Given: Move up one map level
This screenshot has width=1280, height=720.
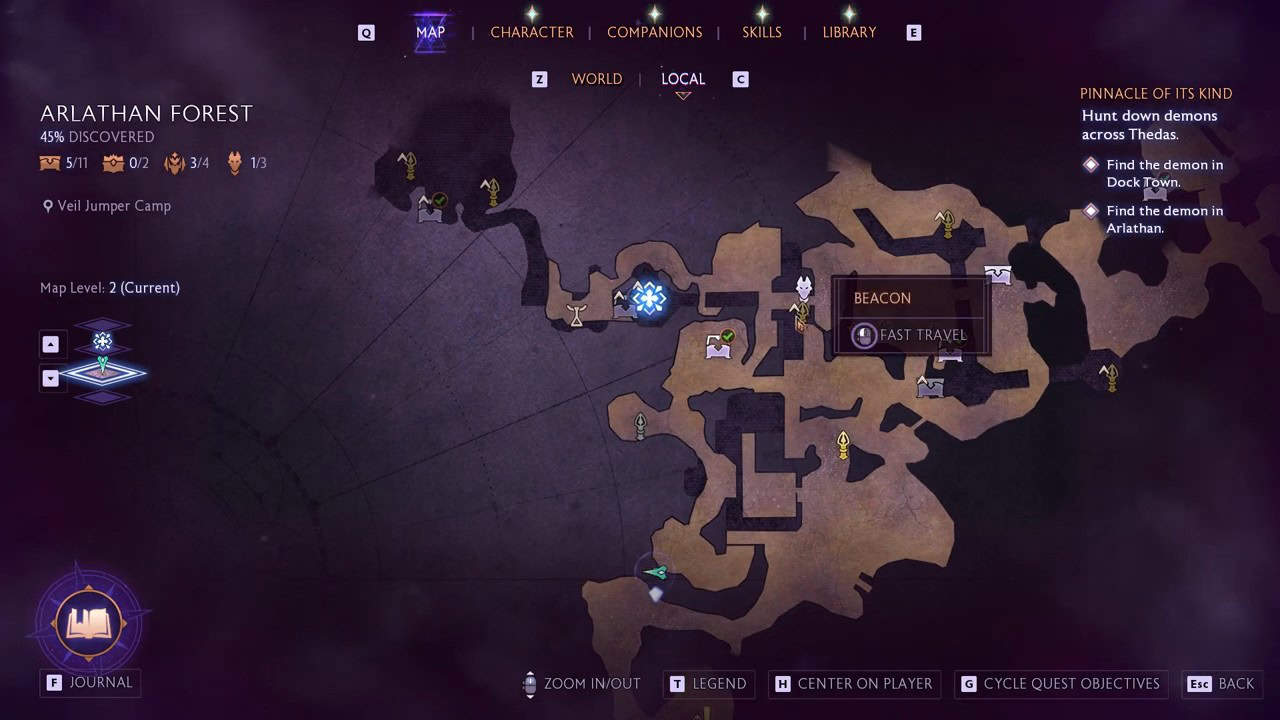Looking at the screenshot, I should [x=51, y=345].
